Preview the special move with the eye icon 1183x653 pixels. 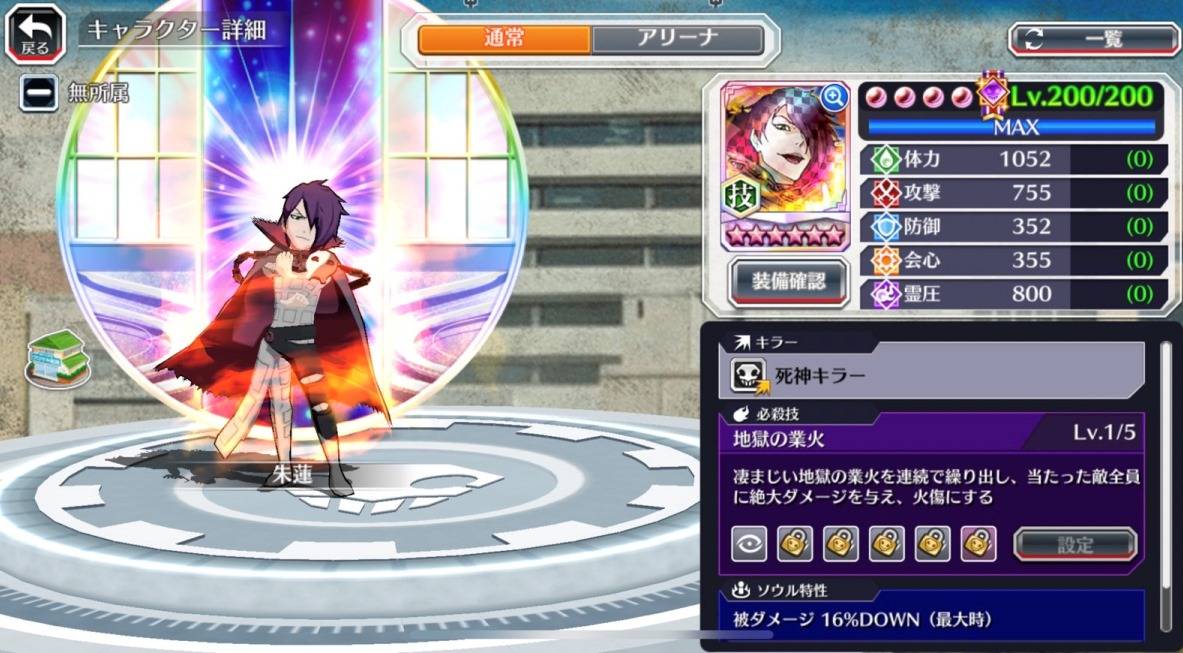point(749,543)
